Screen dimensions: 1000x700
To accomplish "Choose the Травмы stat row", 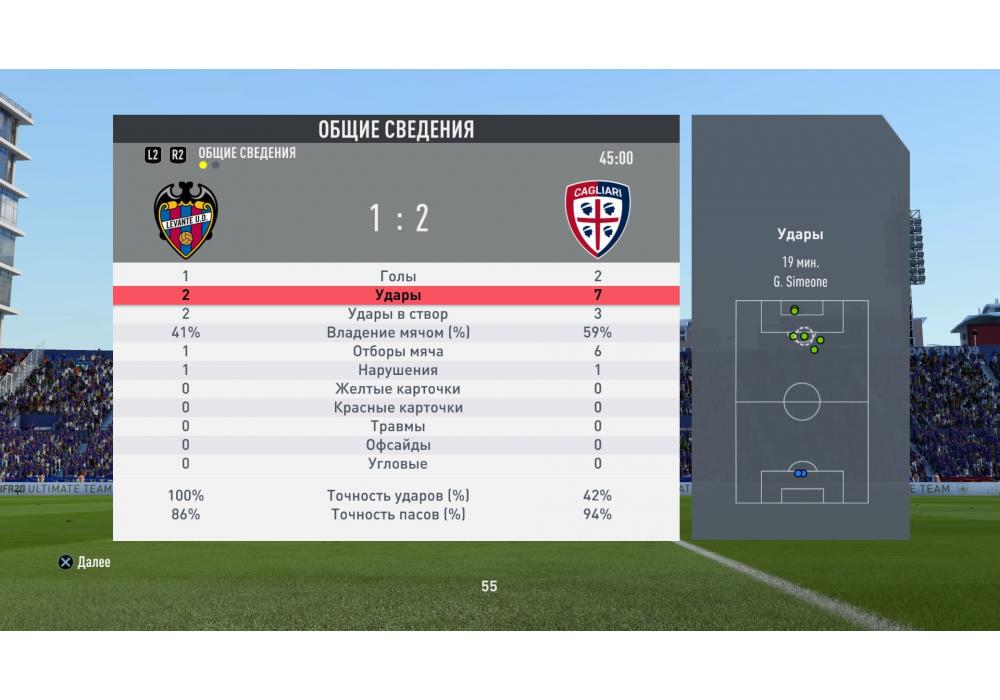I will tap(398, 426).
